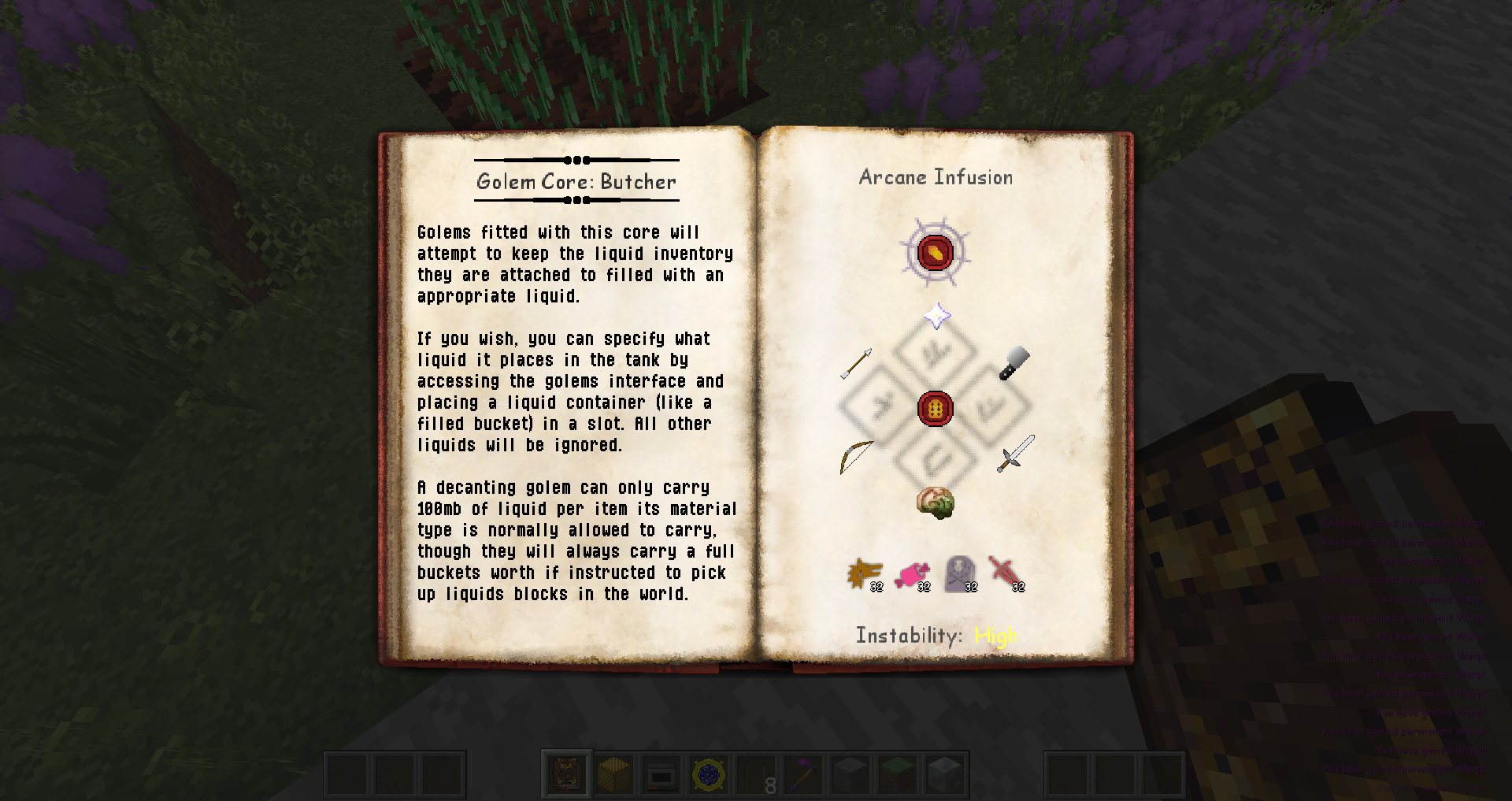
Task: Select the red sword aspect icon
Action: 1006,574
